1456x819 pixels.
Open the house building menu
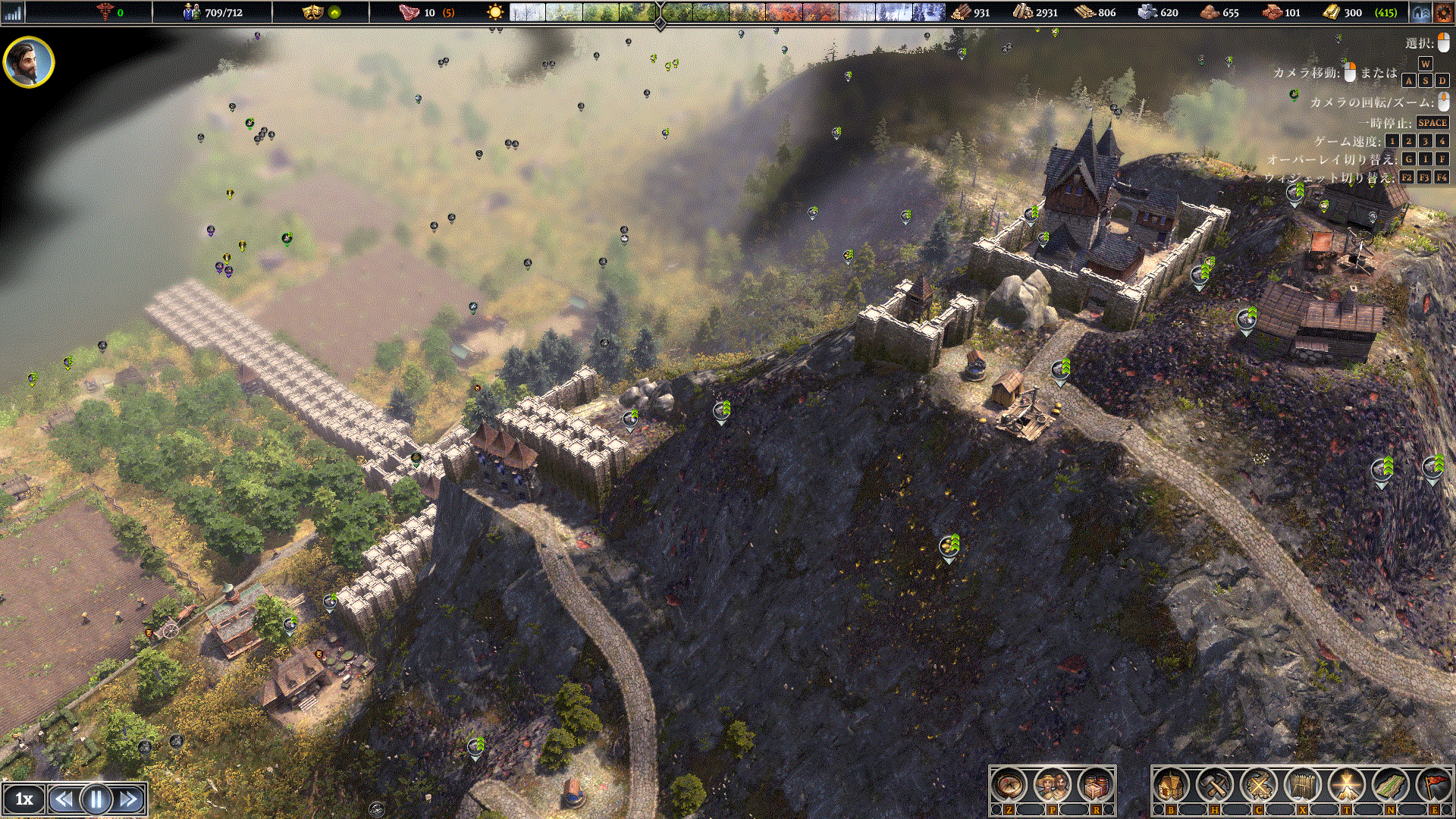click(x=1171, y=786)
